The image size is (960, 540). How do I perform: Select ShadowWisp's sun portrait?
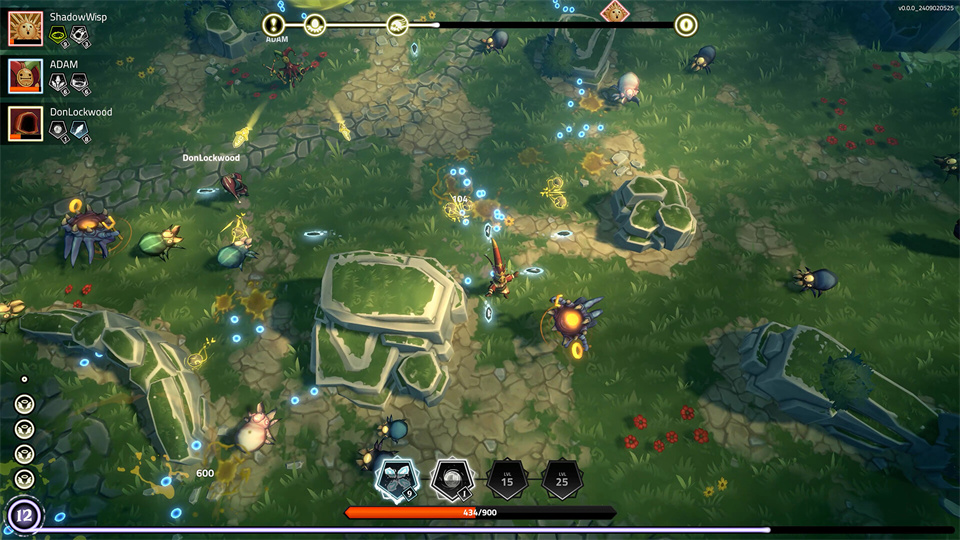(x=26, y=29)
